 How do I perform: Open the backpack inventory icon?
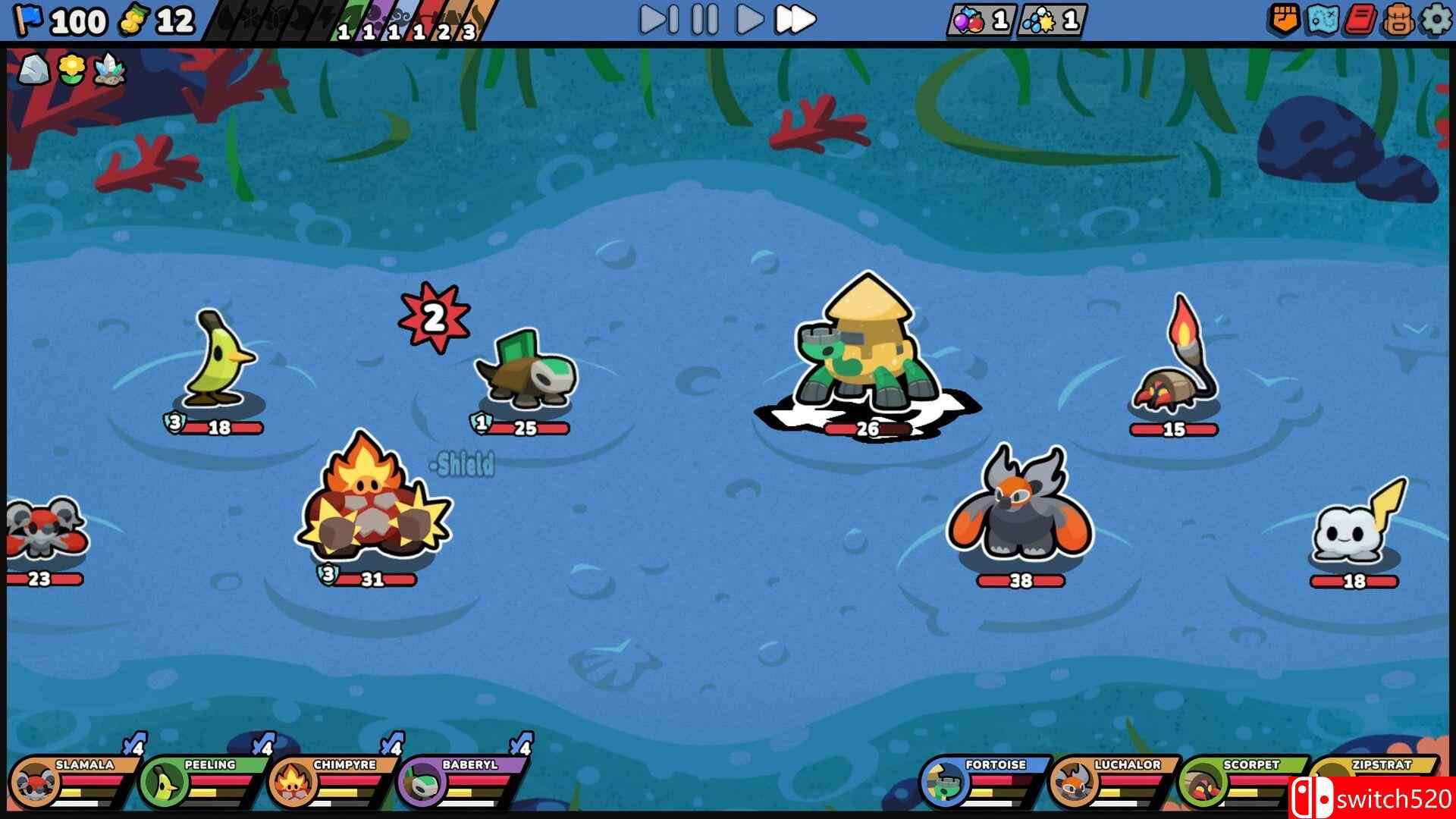point(1398,19)
